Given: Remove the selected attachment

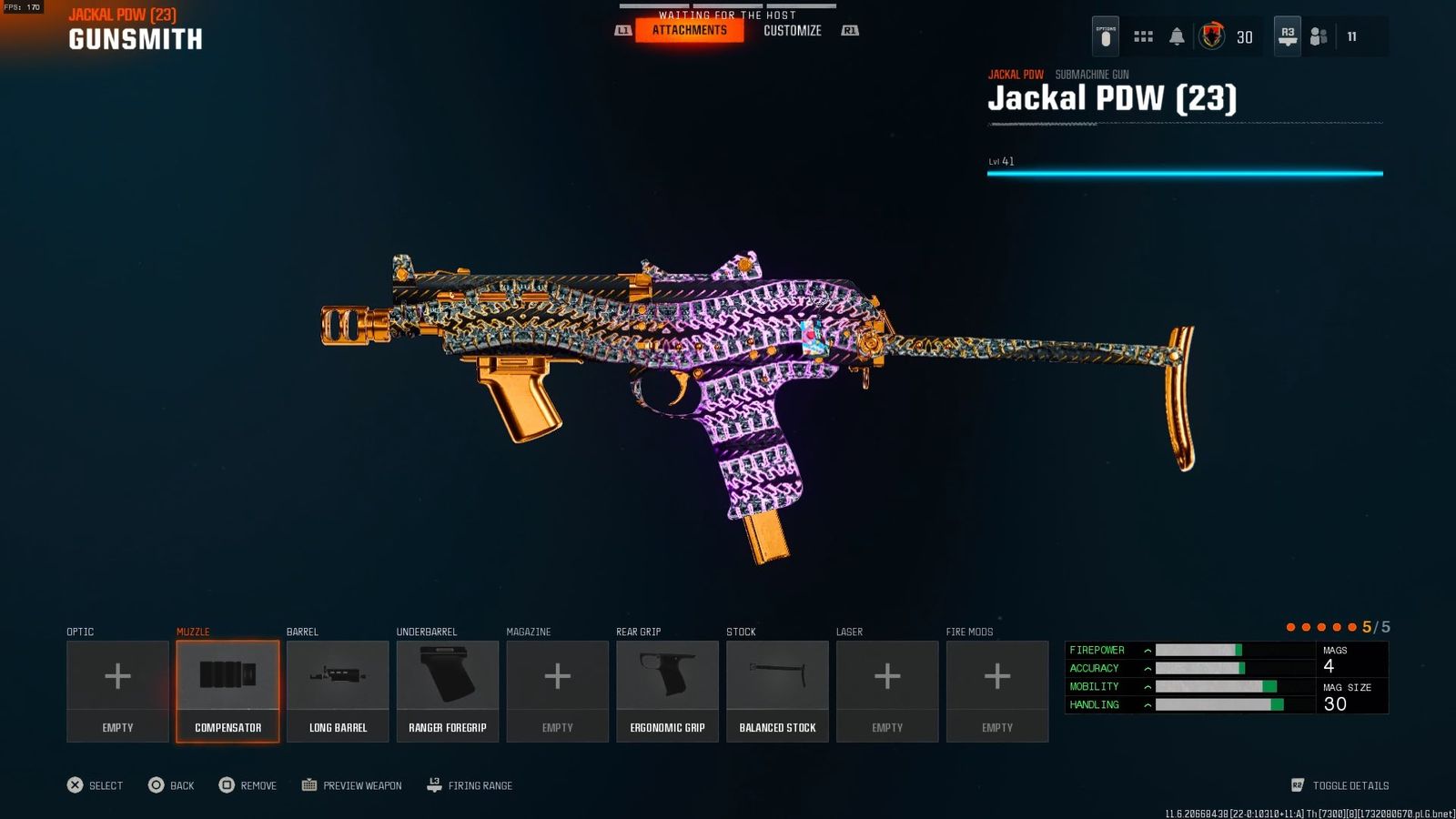Looking at the screenshot, I should pyautogui.click(x=248, y=785).
